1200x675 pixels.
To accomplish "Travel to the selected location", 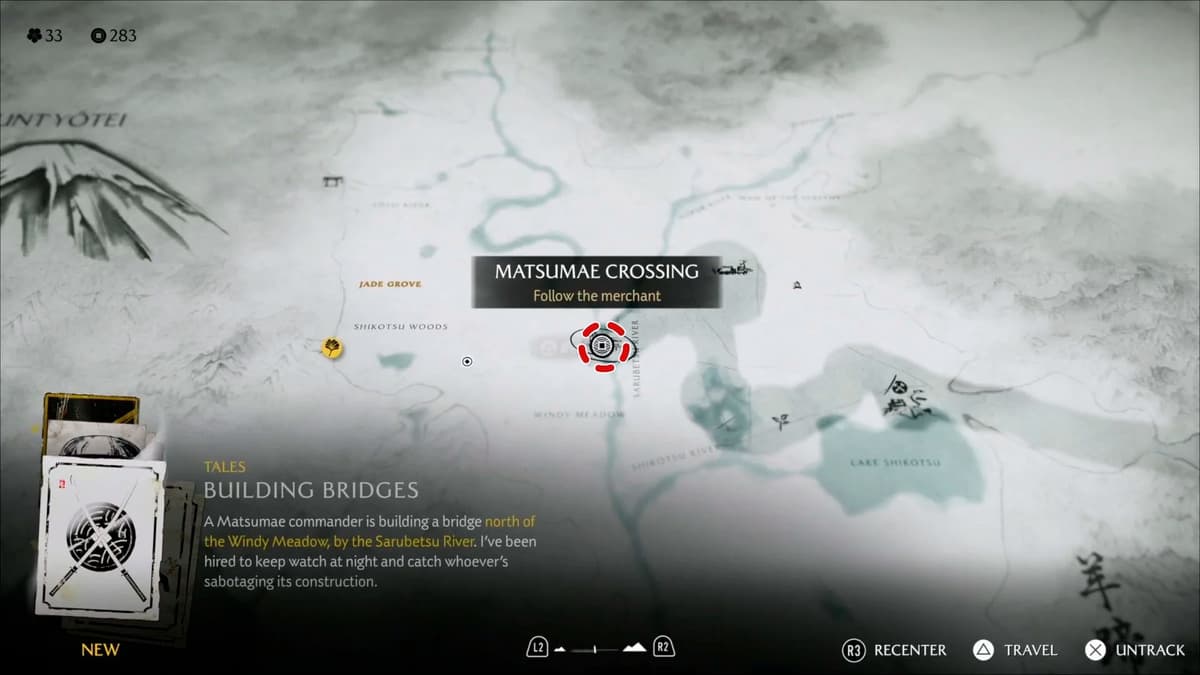I will [x=1015, y=650].
